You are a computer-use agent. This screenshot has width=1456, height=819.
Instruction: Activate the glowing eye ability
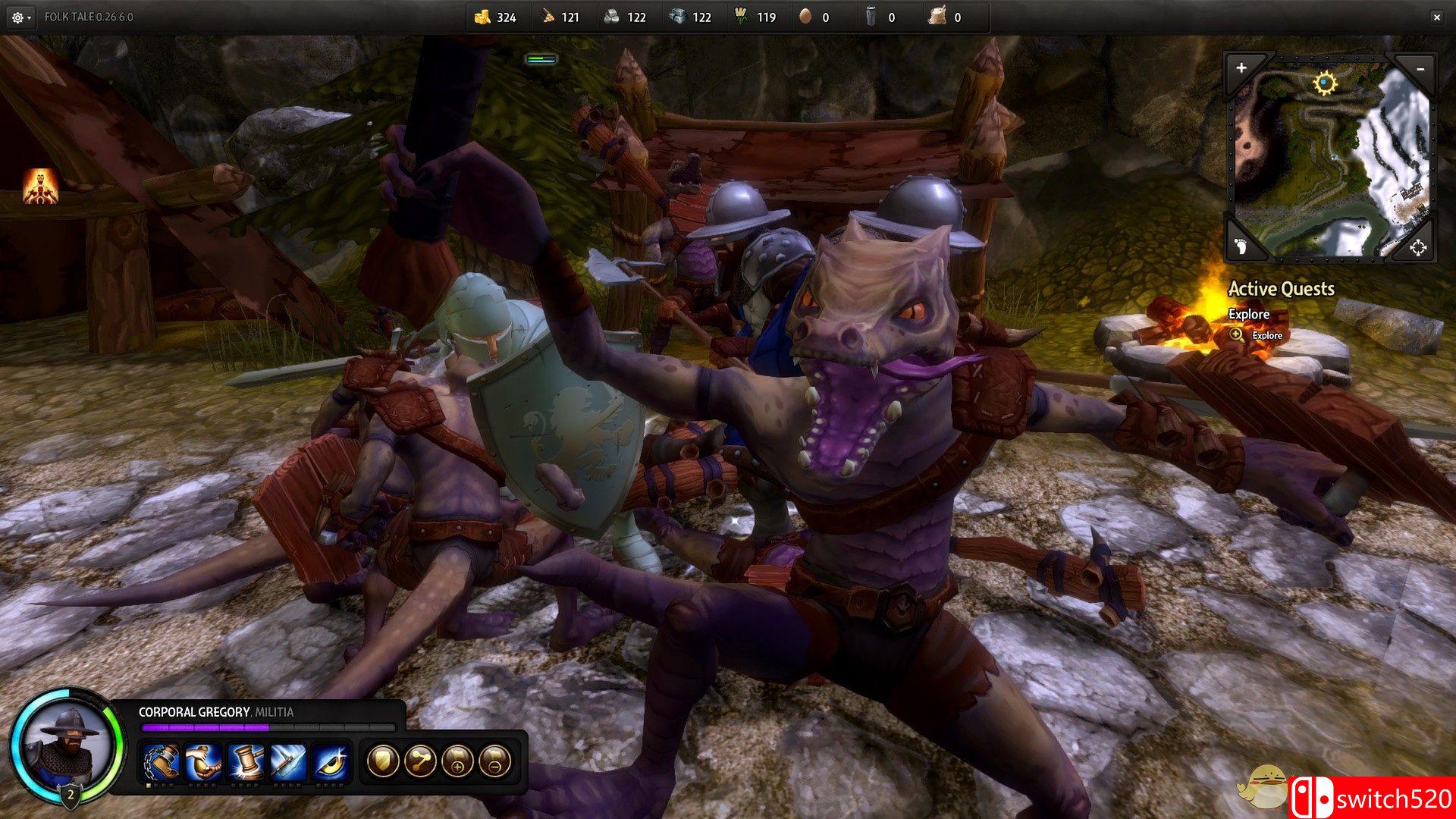(x=331, y=761)
